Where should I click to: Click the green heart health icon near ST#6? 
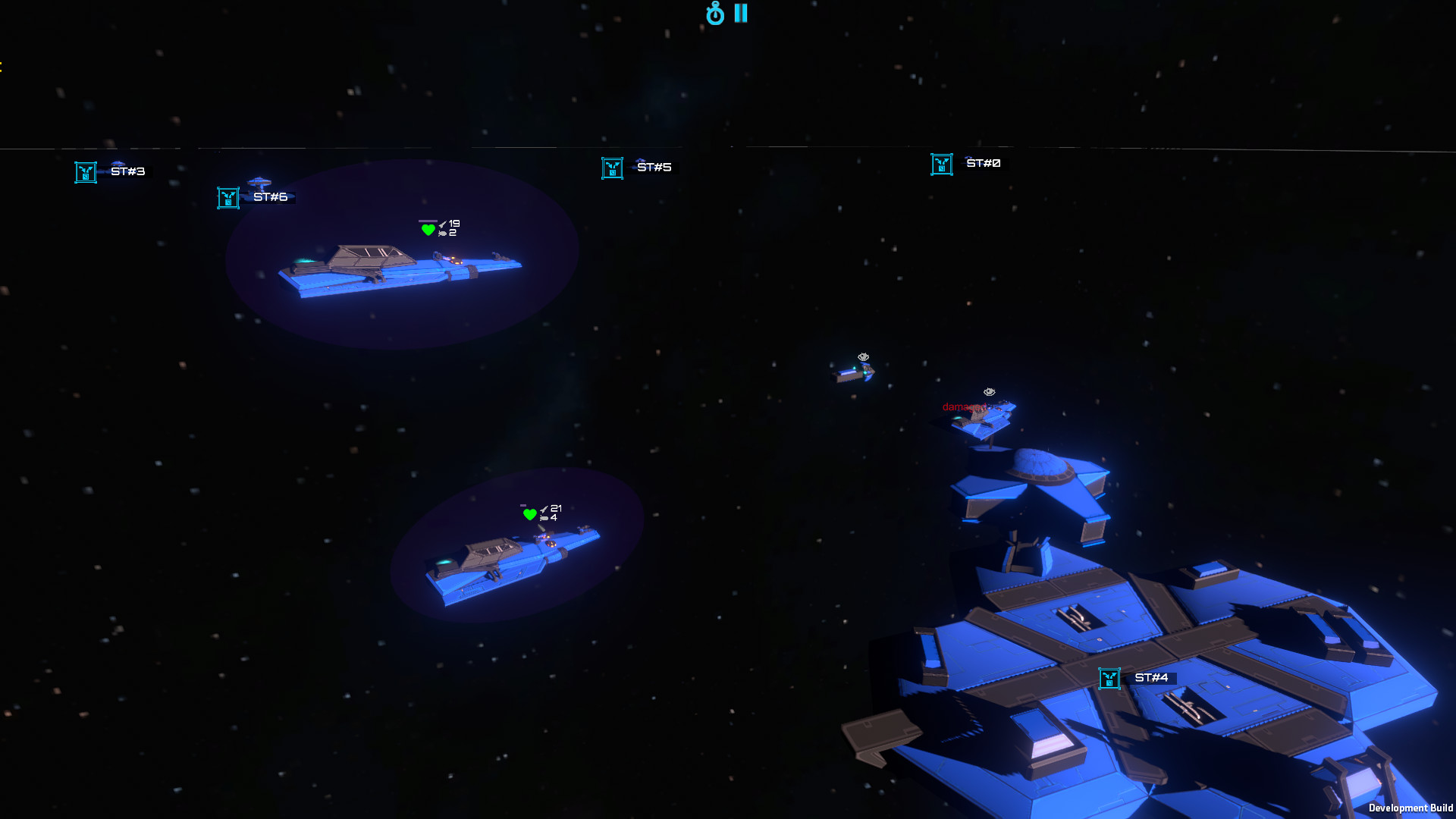(426, 228)
